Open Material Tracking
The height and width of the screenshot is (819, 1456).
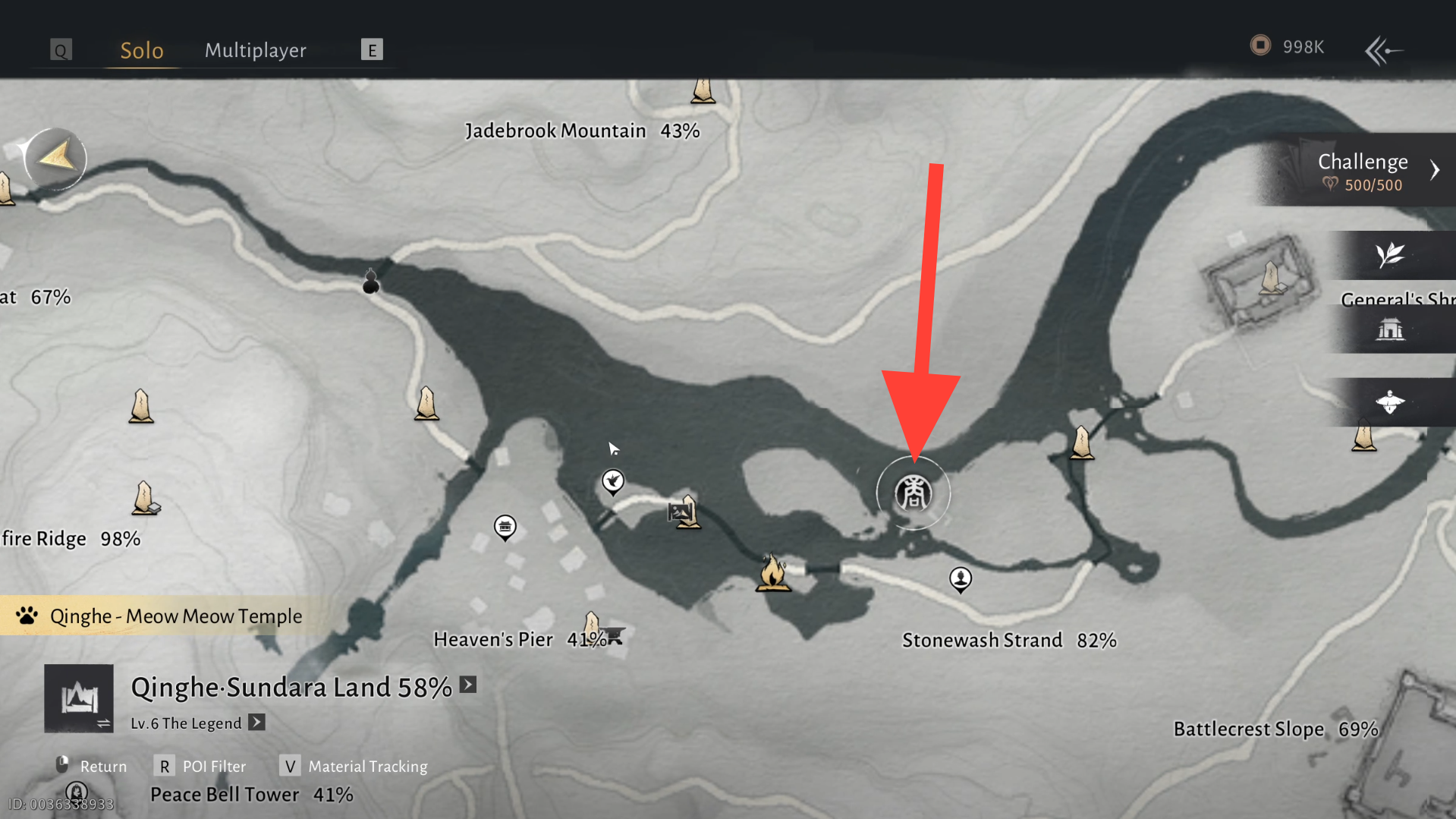click(354, 766)
